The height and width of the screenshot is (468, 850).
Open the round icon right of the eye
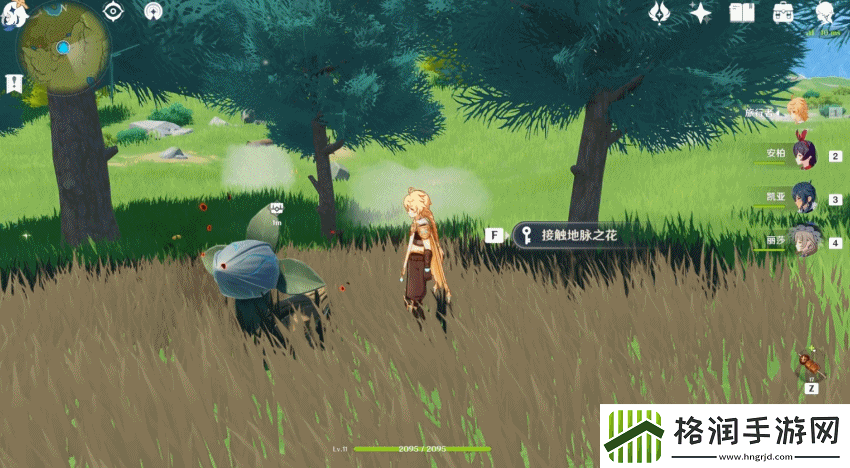pos(153,12)
